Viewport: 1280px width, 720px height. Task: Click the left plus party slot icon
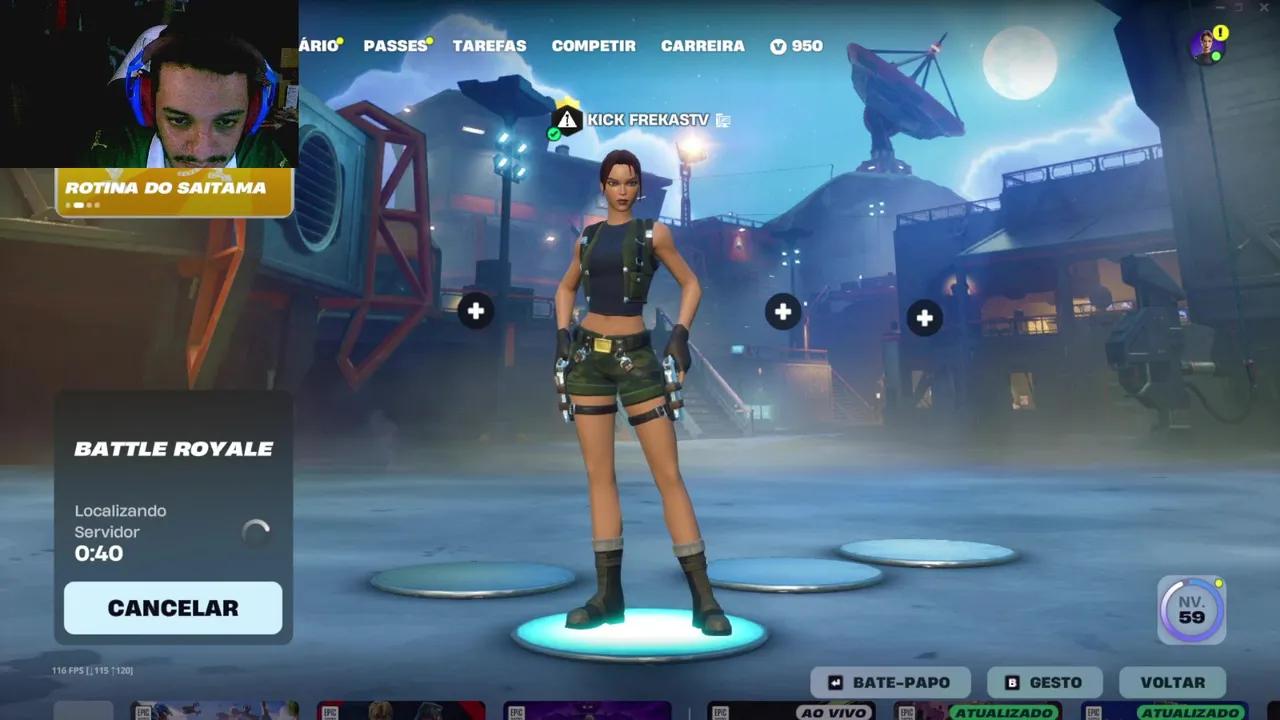tap(475, 311)
